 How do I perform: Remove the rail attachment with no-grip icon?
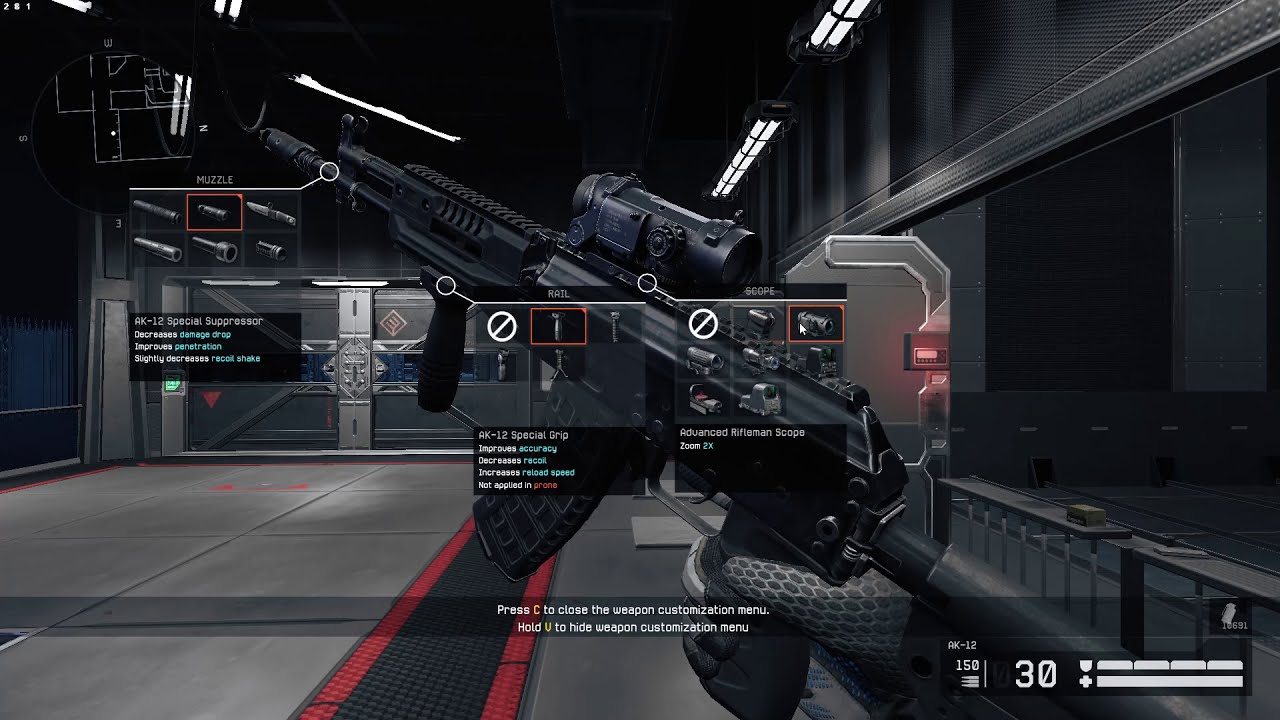pyautogui.click(x=502, y=326)
